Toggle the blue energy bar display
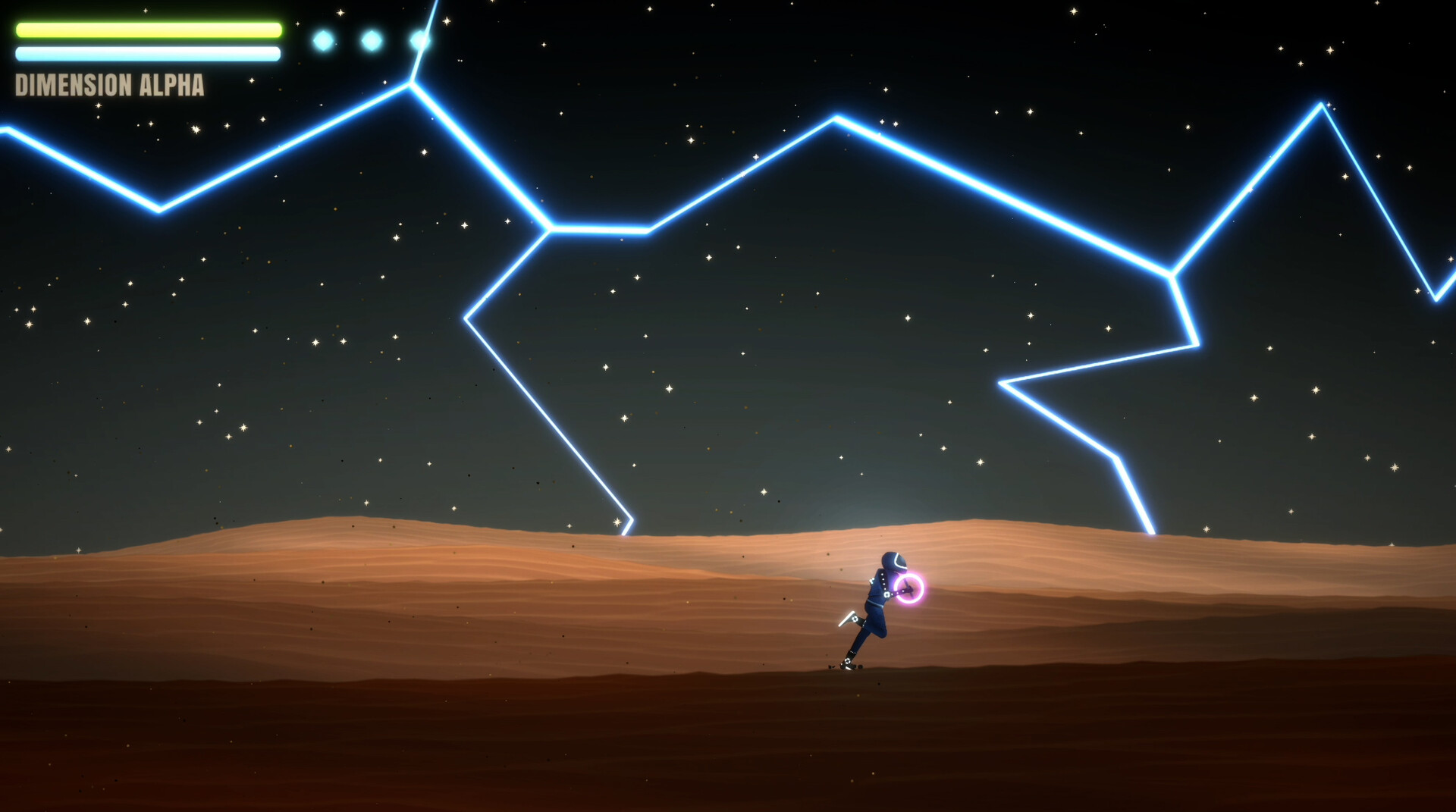 pyautogui.click(x=149, y=55)
